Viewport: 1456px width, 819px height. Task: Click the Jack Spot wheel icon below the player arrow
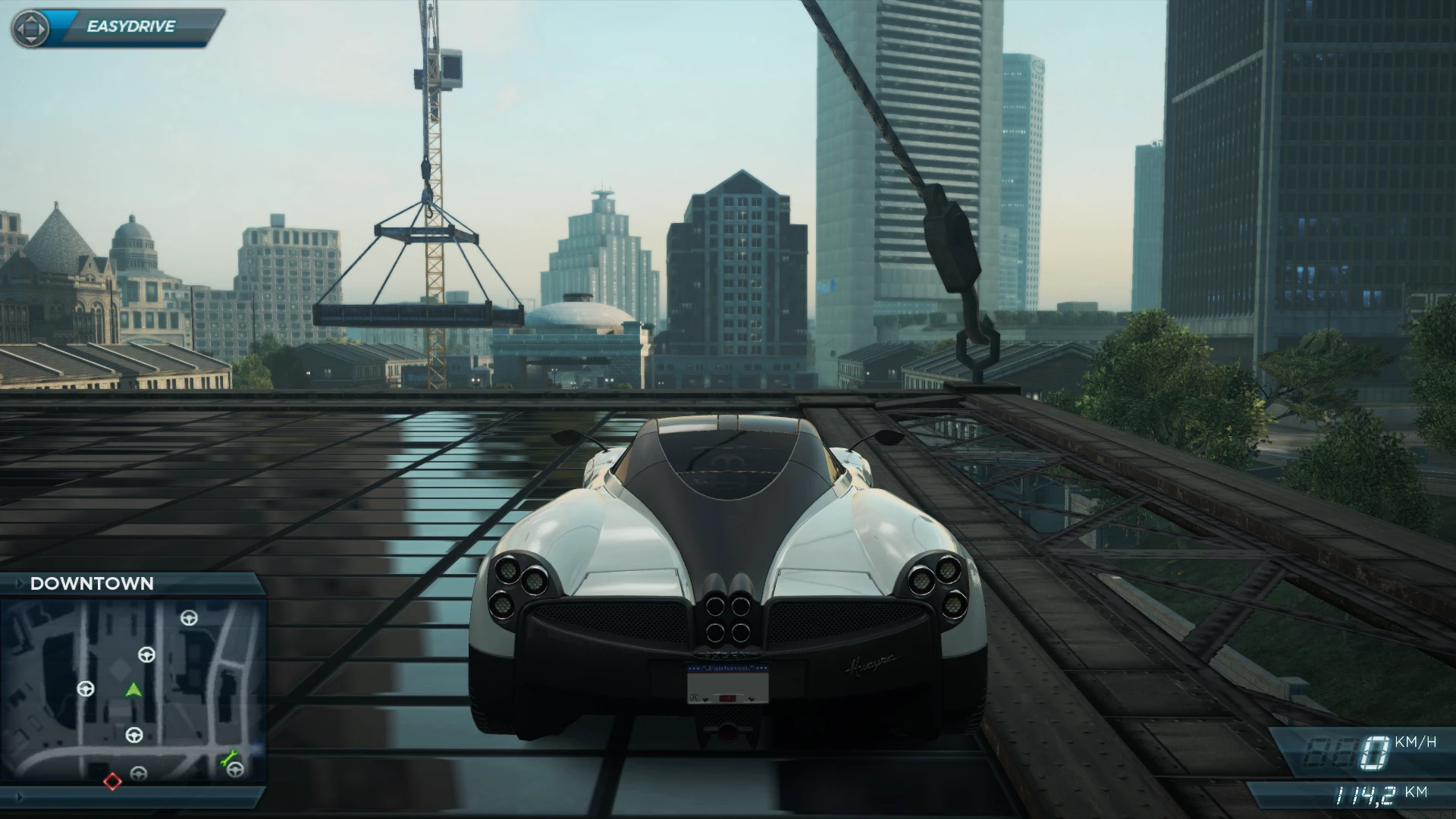pyautogui.click(x=134, y=735)
